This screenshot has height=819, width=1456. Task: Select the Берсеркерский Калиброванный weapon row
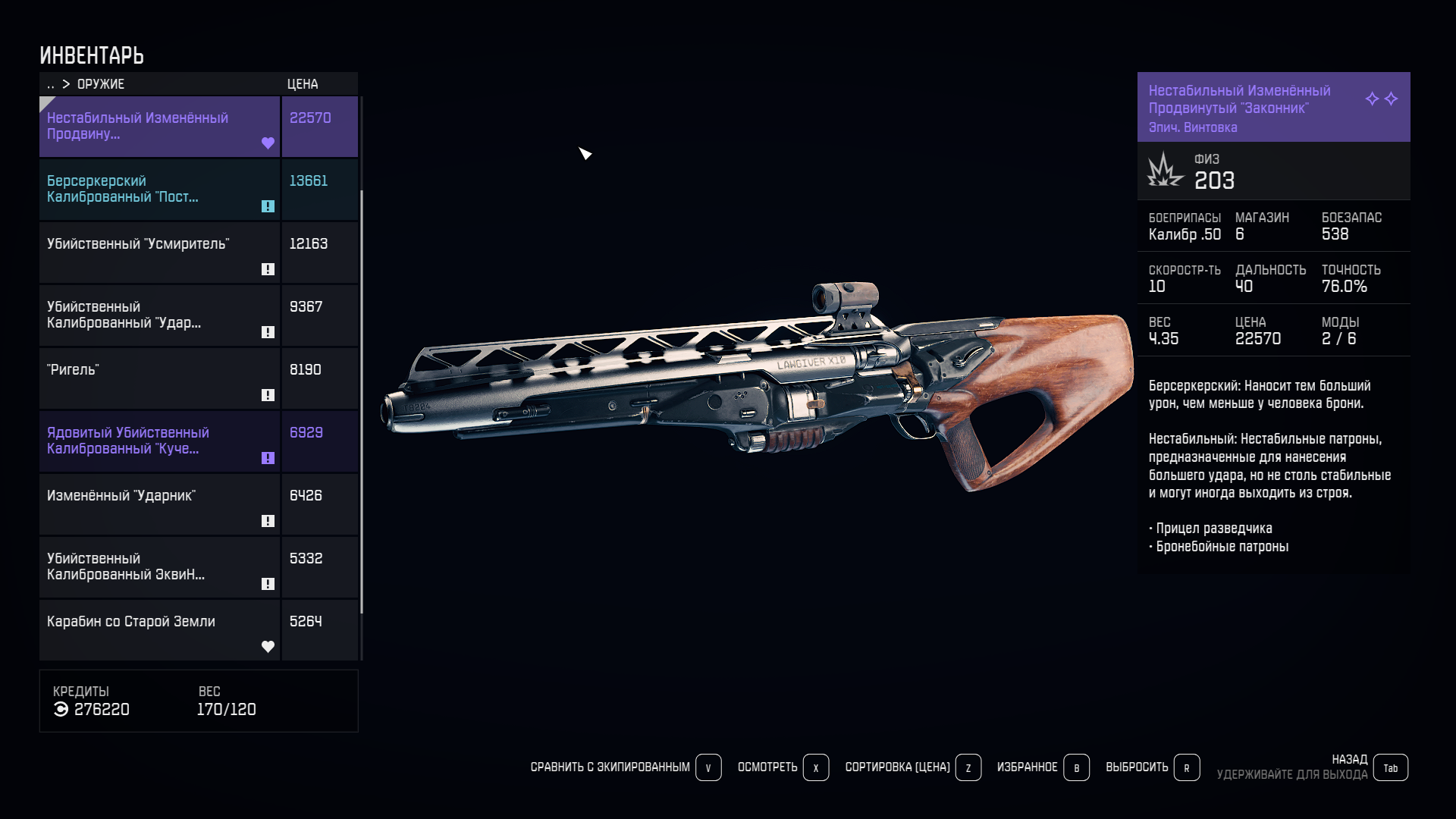click(159, 190)
